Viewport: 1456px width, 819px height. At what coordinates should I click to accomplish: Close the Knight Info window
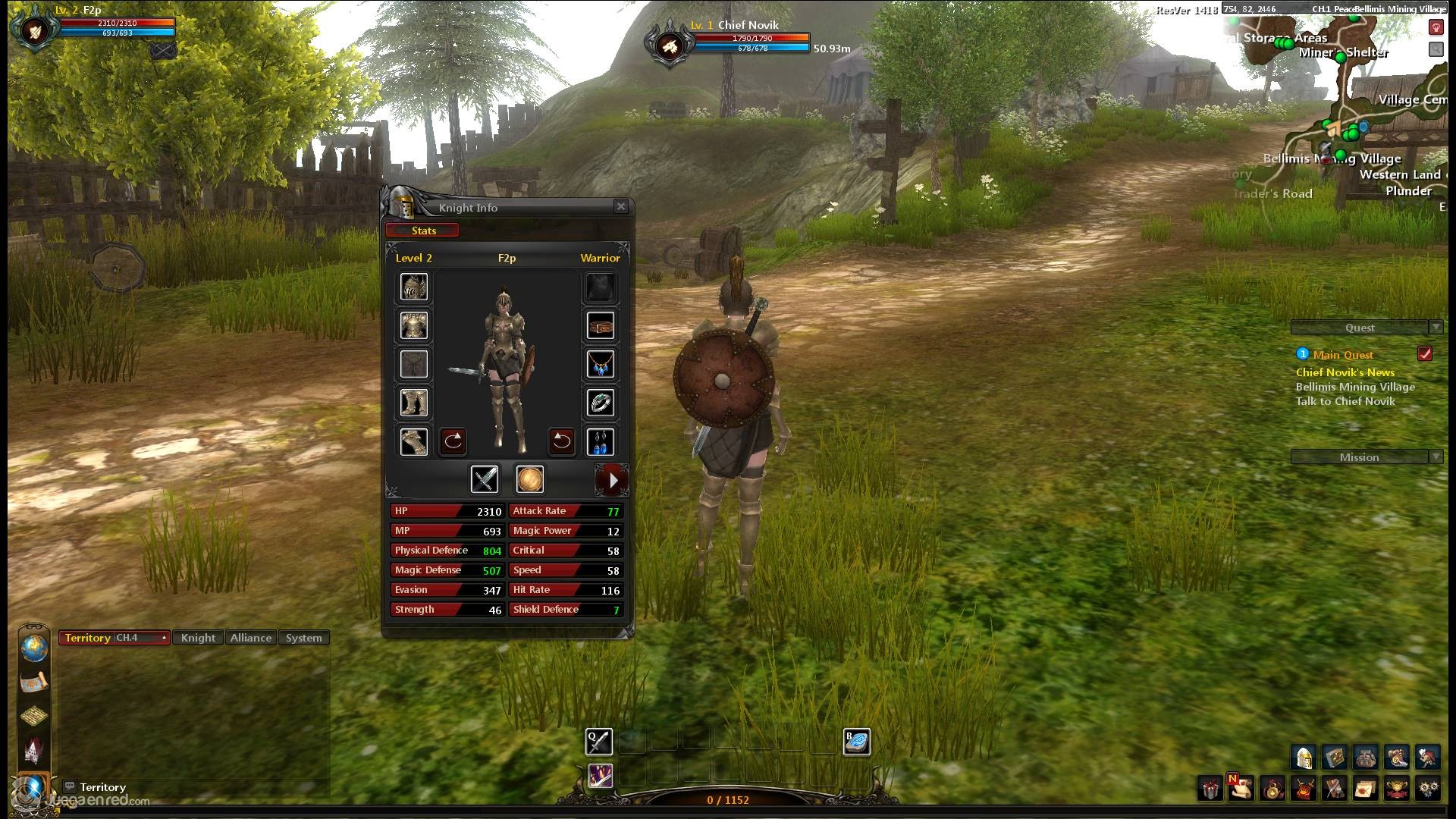(621, 206)
